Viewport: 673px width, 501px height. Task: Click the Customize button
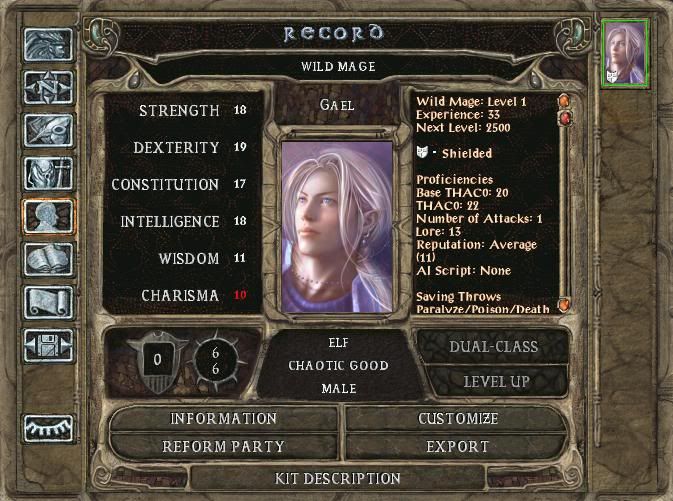click(x=457, y=419)
